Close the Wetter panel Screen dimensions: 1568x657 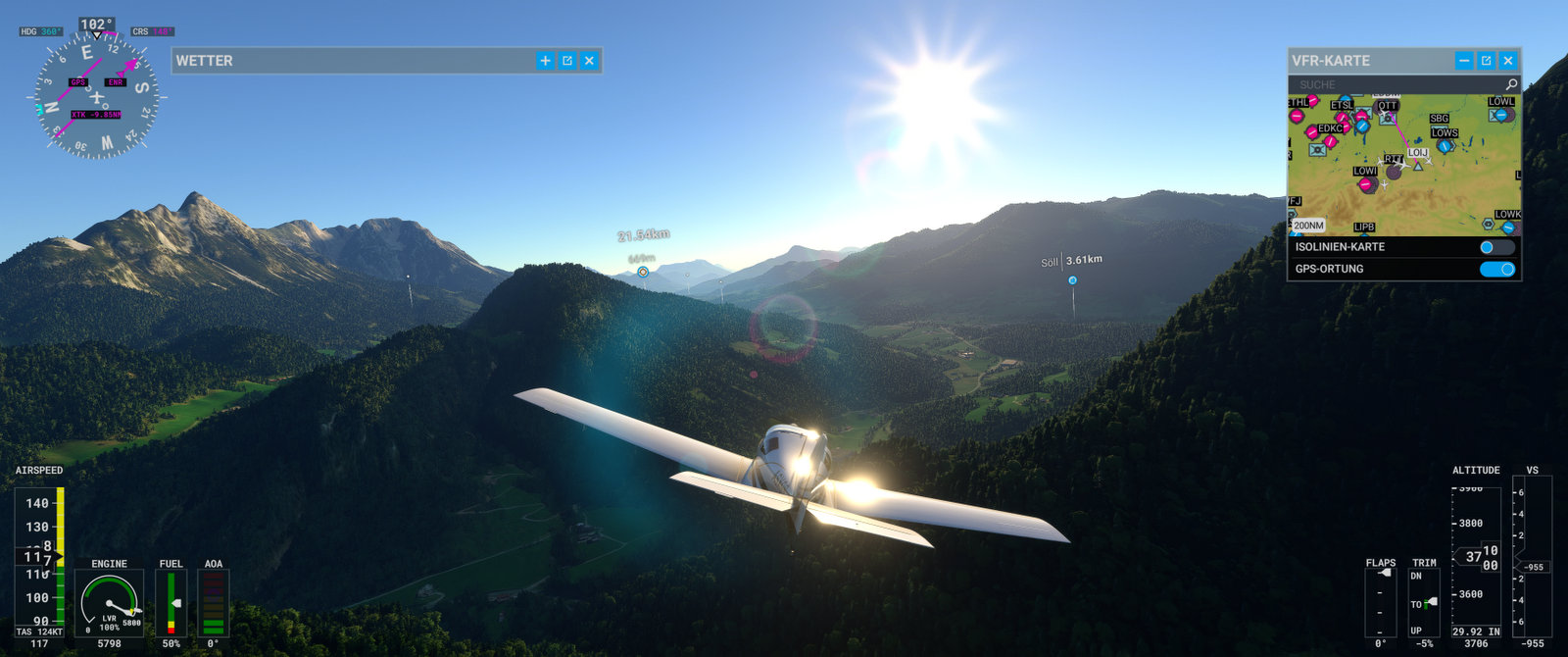click(x=589, y=61)
